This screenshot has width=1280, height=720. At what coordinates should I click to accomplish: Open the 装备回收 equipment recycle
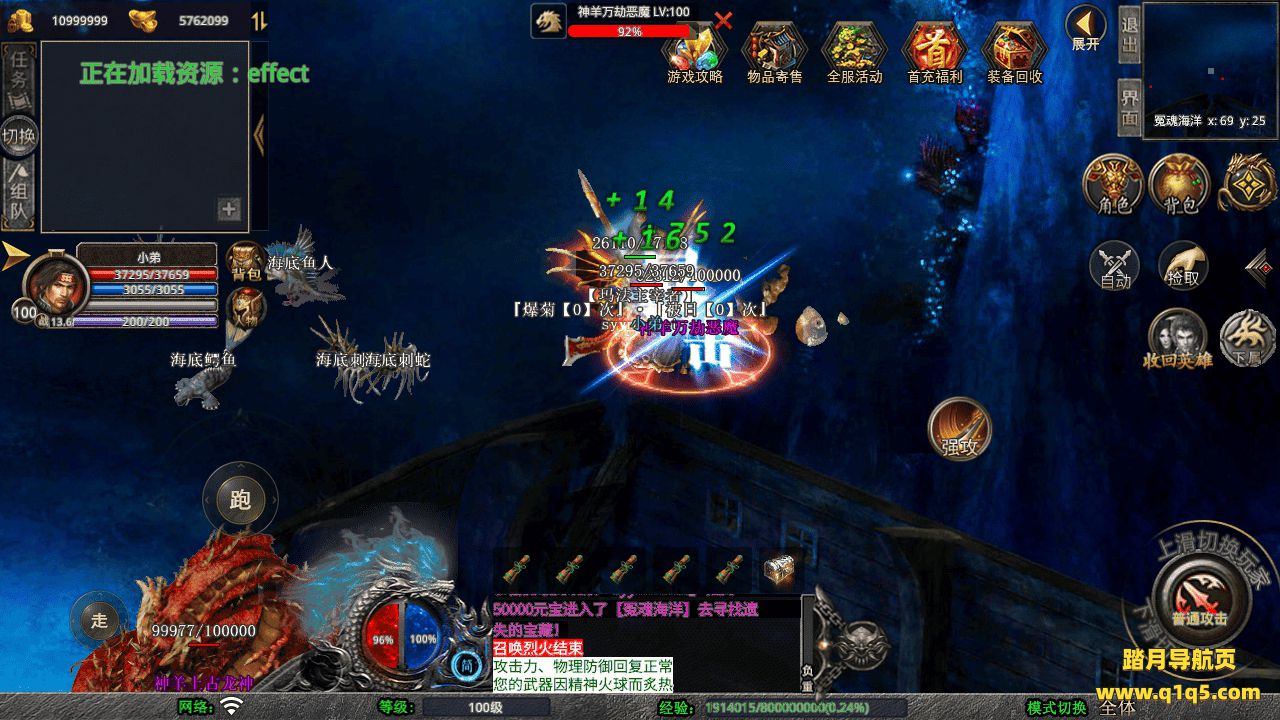(1014, 52)
